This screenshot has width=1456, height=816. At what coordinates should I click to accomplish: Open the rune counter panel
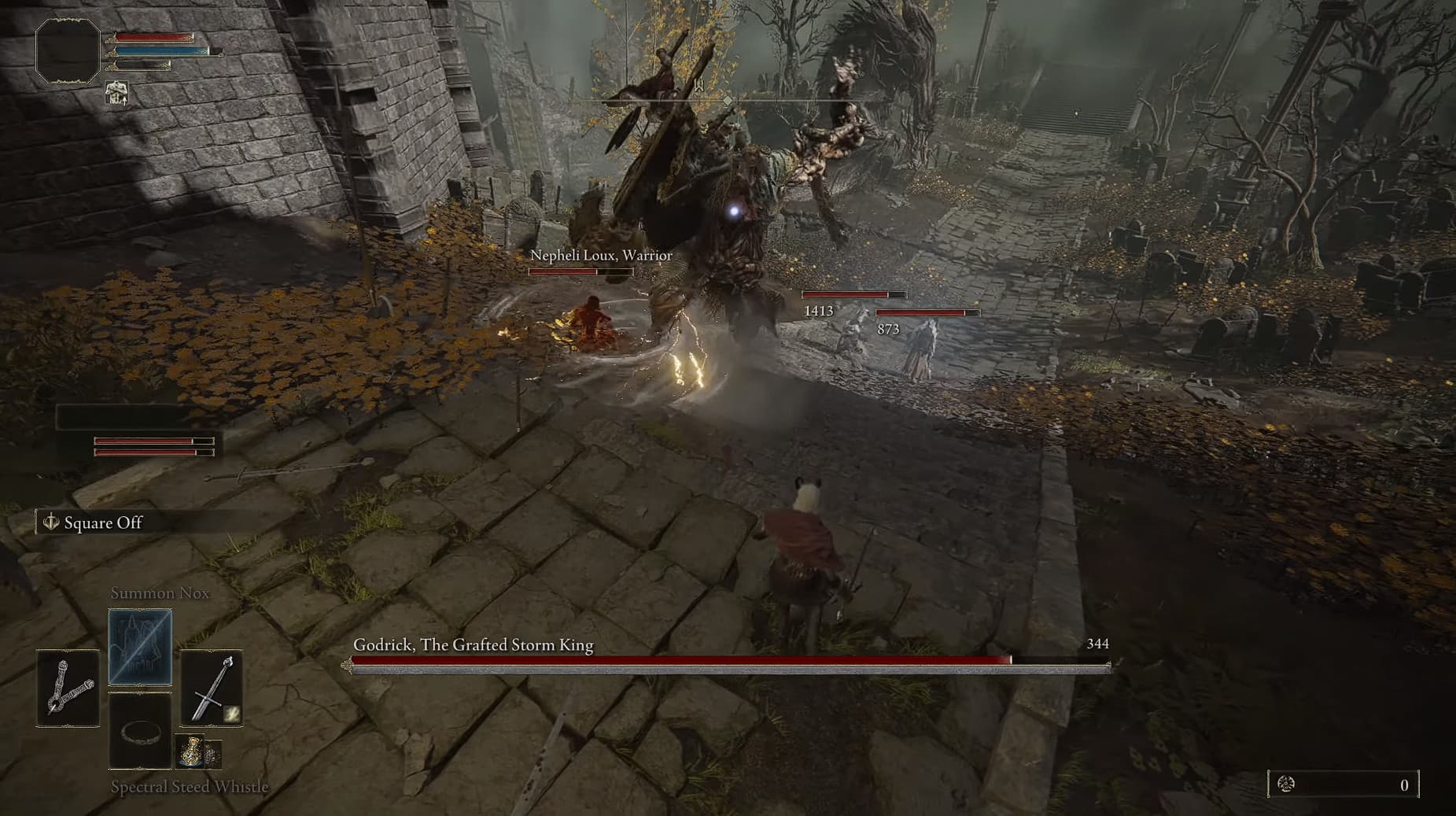pos(1344,785)
